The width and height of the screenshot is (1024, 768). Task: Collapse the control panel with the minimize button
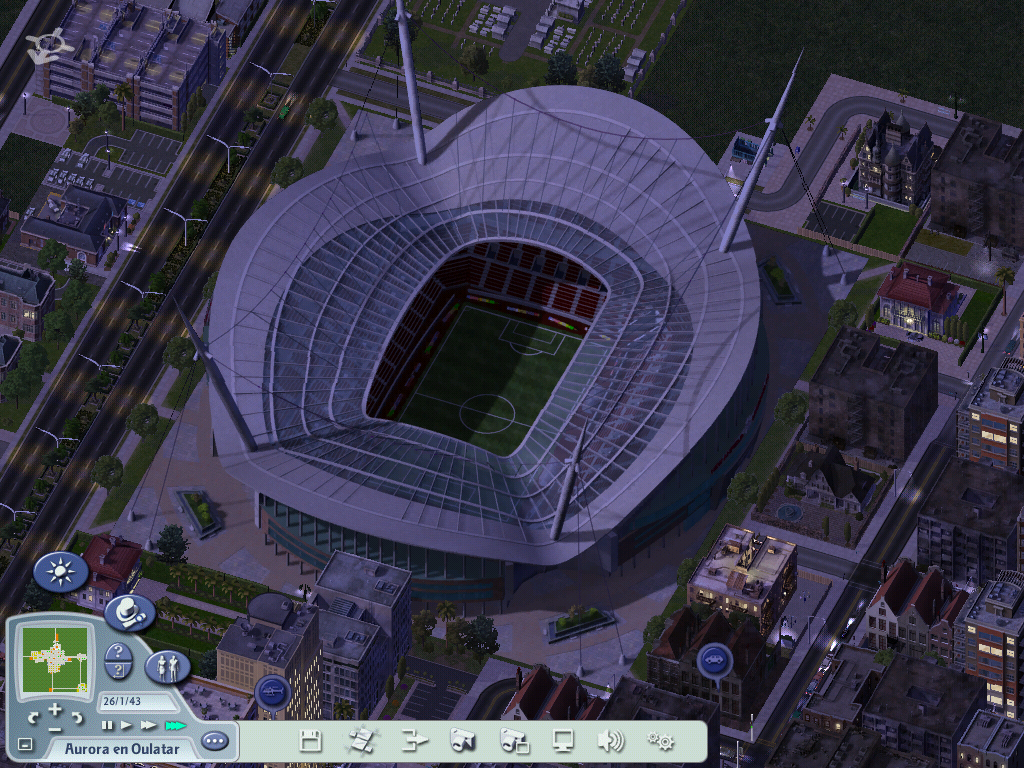click(25, 746)
